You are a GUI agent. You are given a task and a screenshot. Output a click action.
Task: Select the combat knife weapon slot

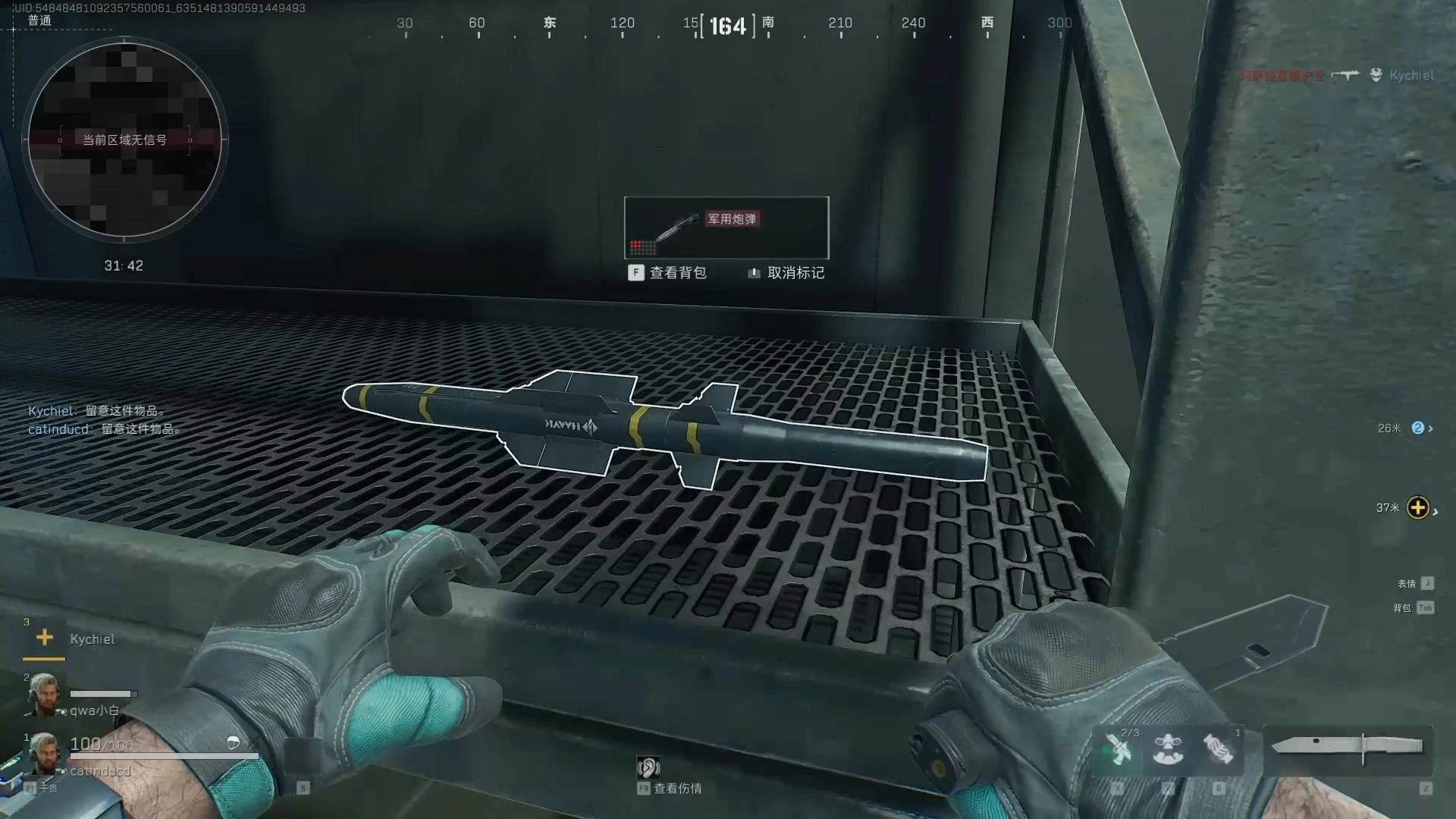tap(1347, 748)
